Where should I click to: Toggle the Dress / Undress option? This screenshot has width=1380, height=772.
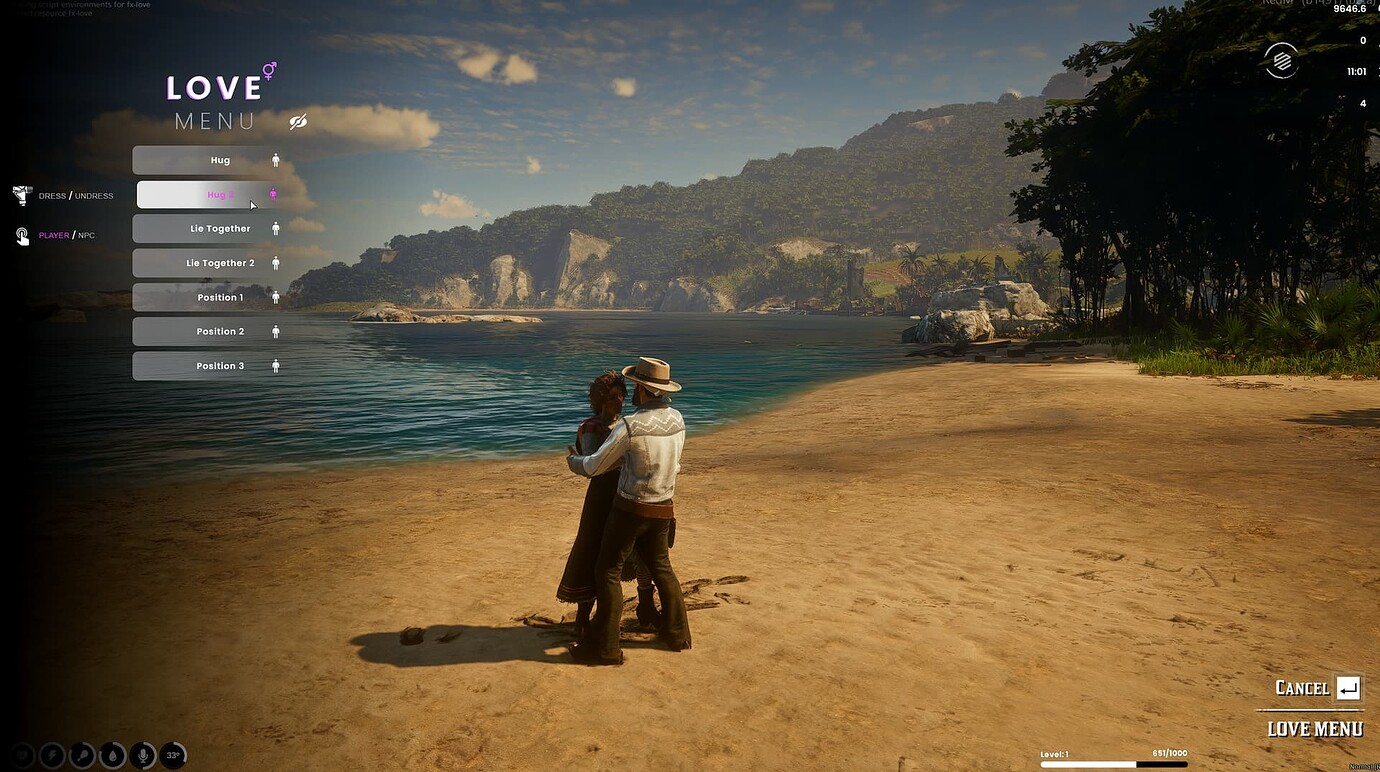point(64,196)
